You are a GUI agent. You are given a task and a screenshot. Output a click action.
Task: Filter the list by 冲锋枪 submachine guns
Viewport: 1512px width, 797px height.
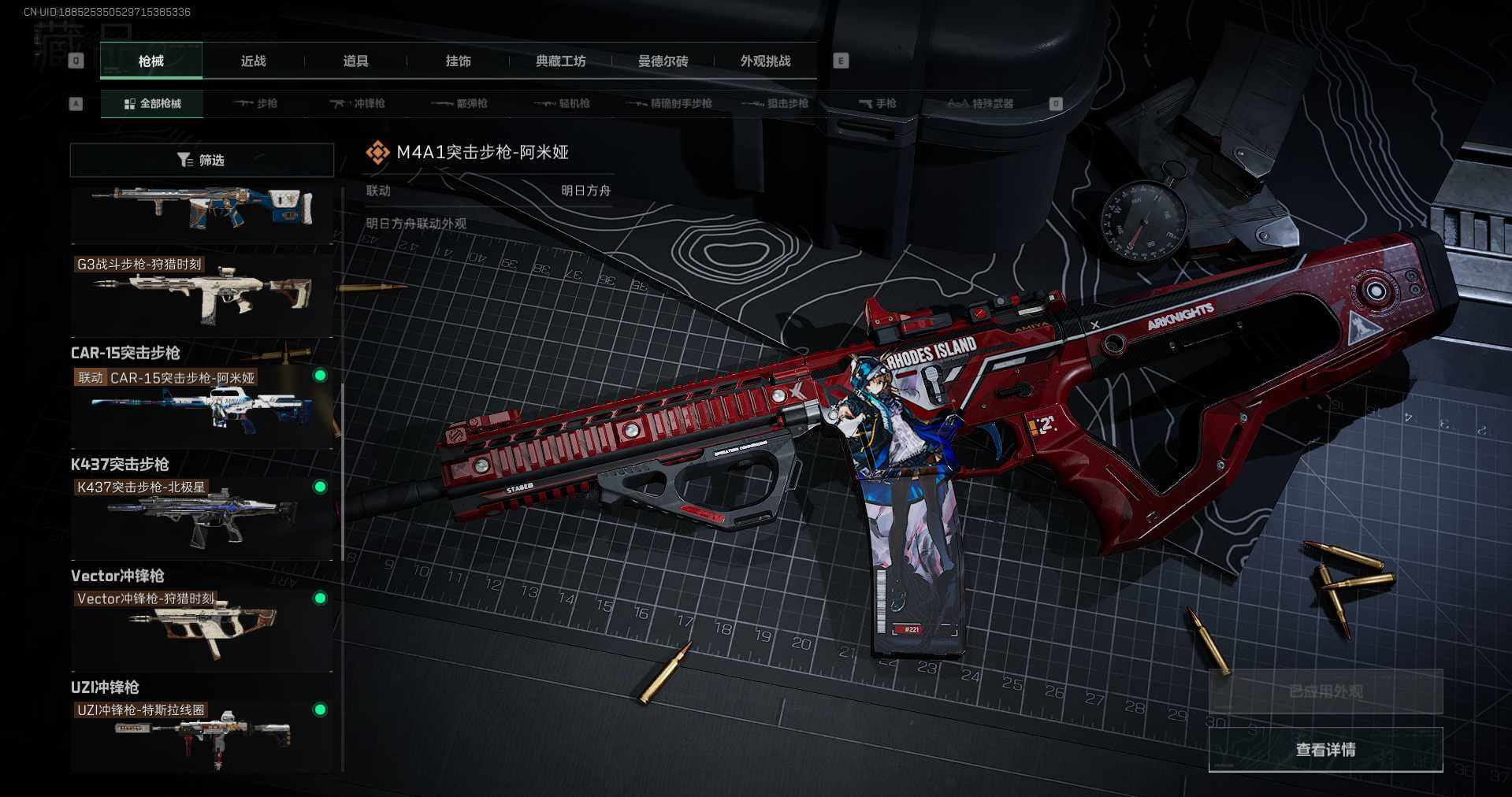pyautogui.click(x=357, y=103)
